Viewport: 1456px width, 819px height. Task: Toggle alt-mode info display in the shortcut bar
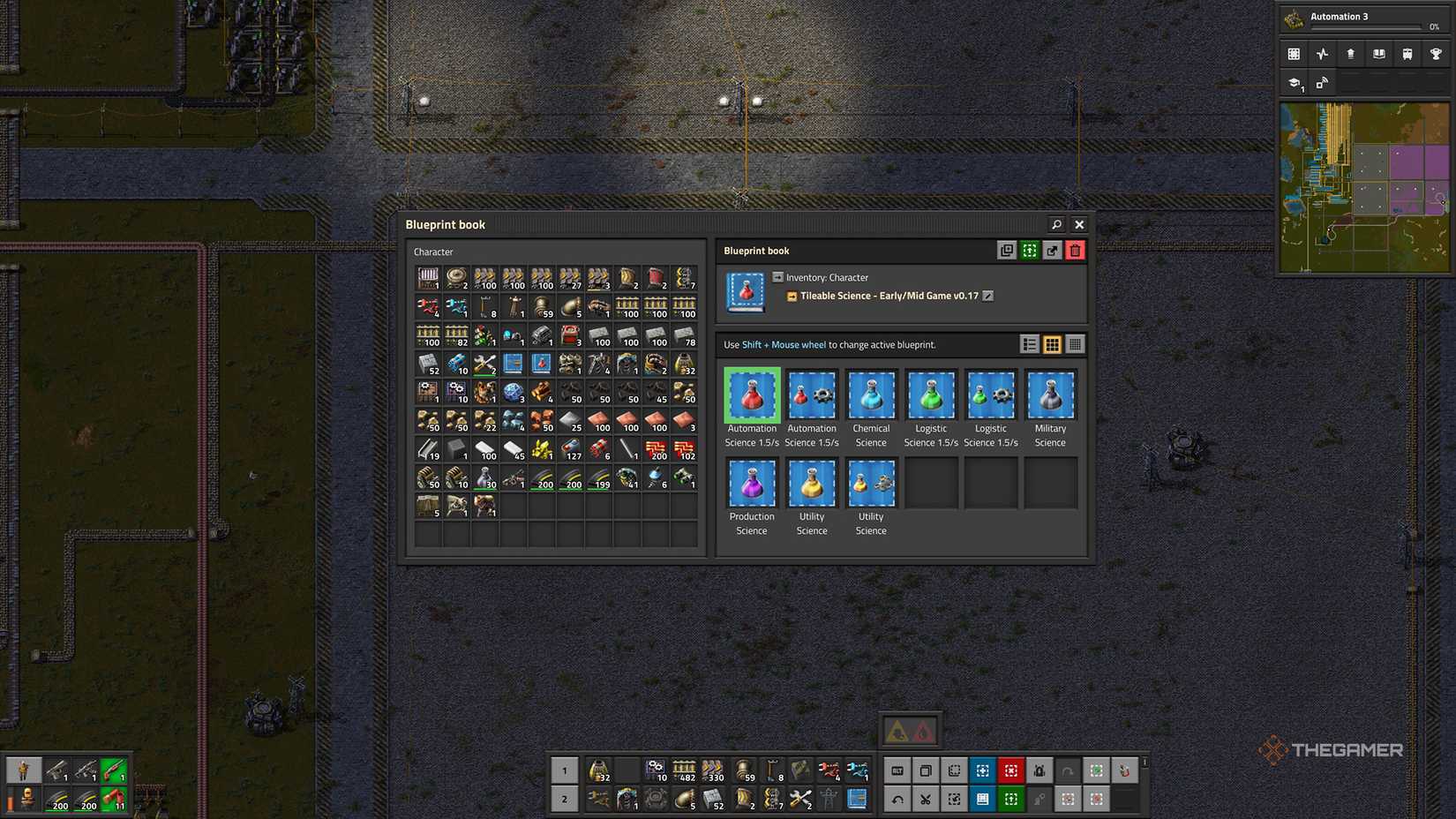tap(897, 770)
